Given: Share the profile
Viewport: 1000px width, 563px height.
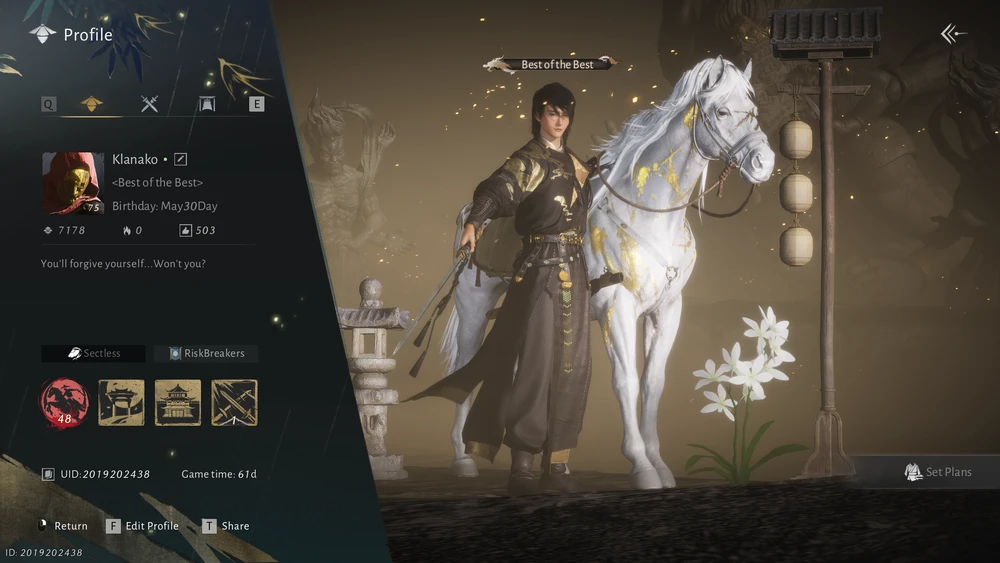Looking at the screenshot, I should [x=226, y=526].
